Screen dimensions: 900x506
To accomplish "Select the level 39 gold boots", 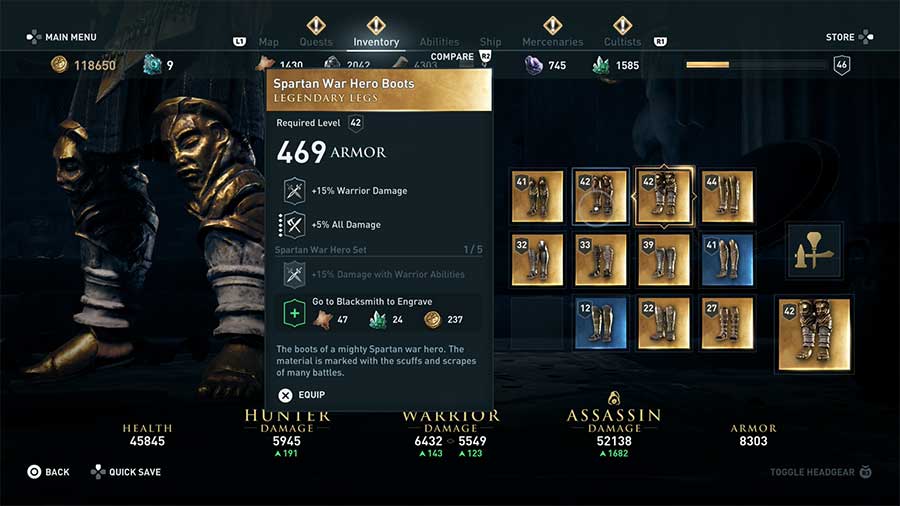I will 664,260.
